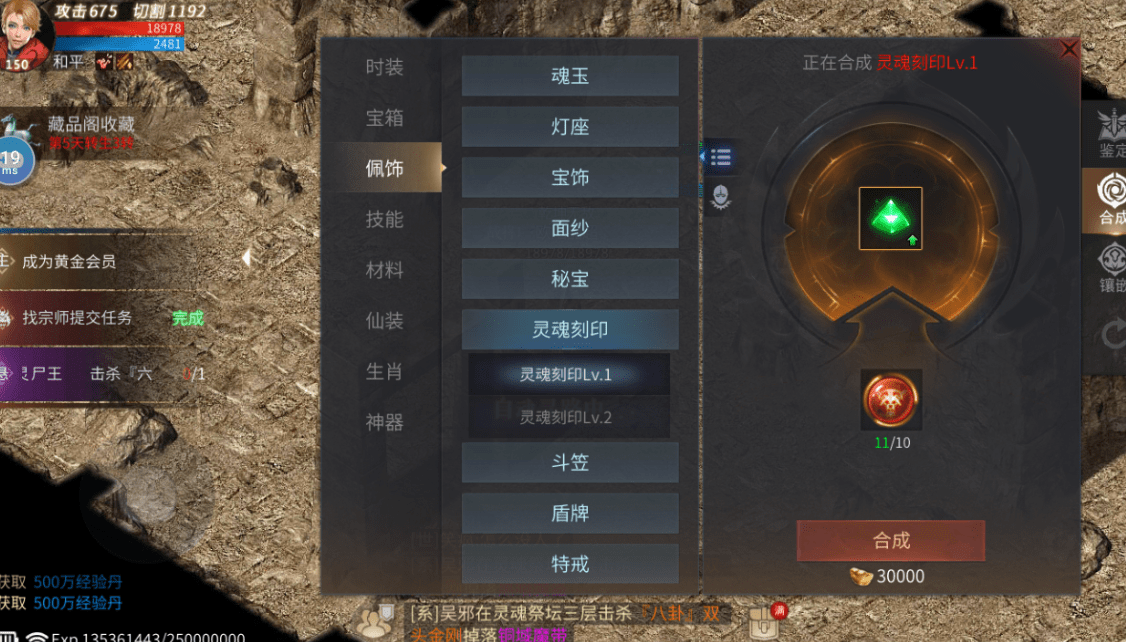Open the 神器 category
This screenshot has width=1126, height=642.
tap(384, 423)
